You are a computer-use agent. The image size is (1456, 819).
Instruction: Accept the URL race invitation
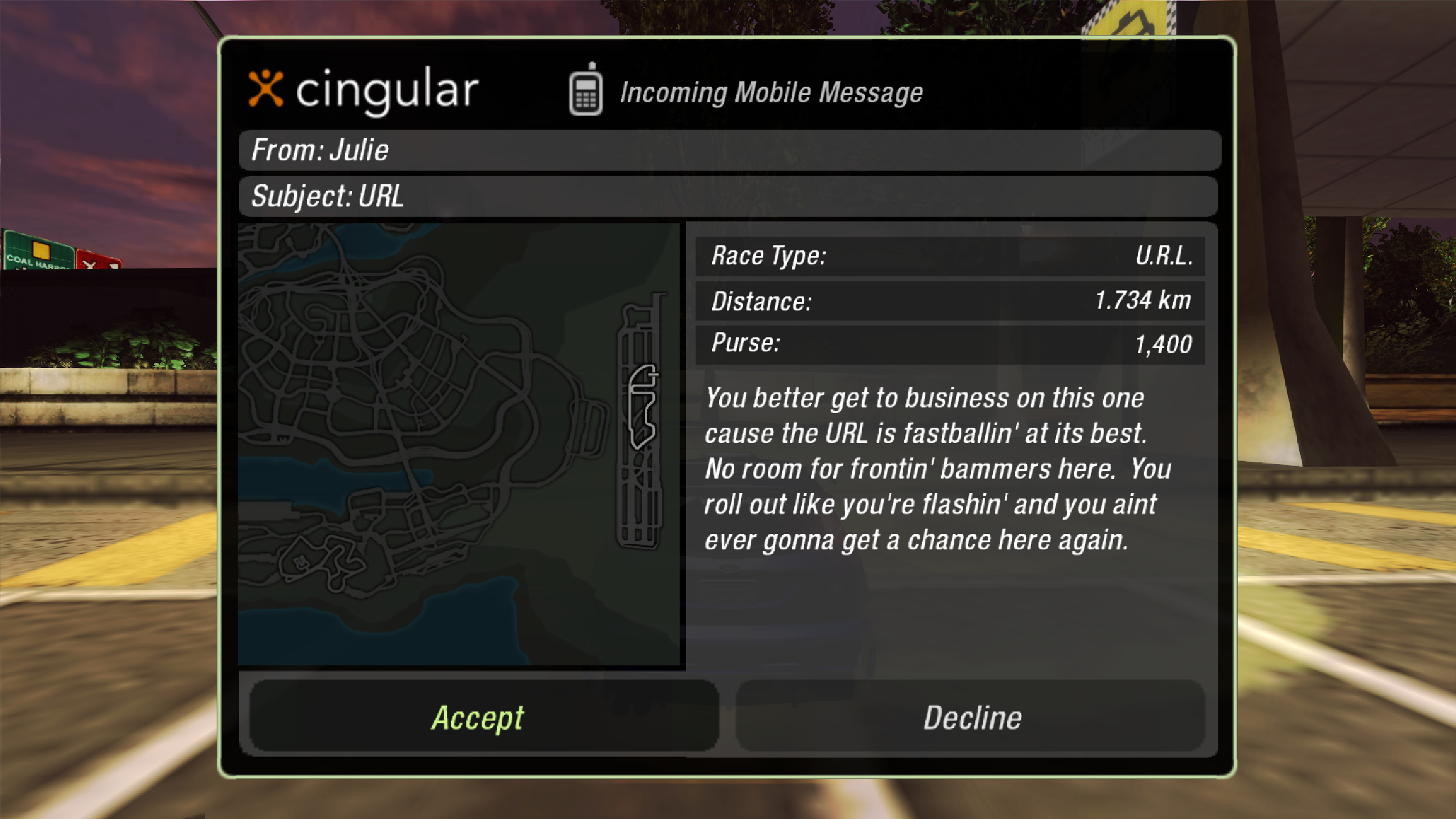(483, 717)
